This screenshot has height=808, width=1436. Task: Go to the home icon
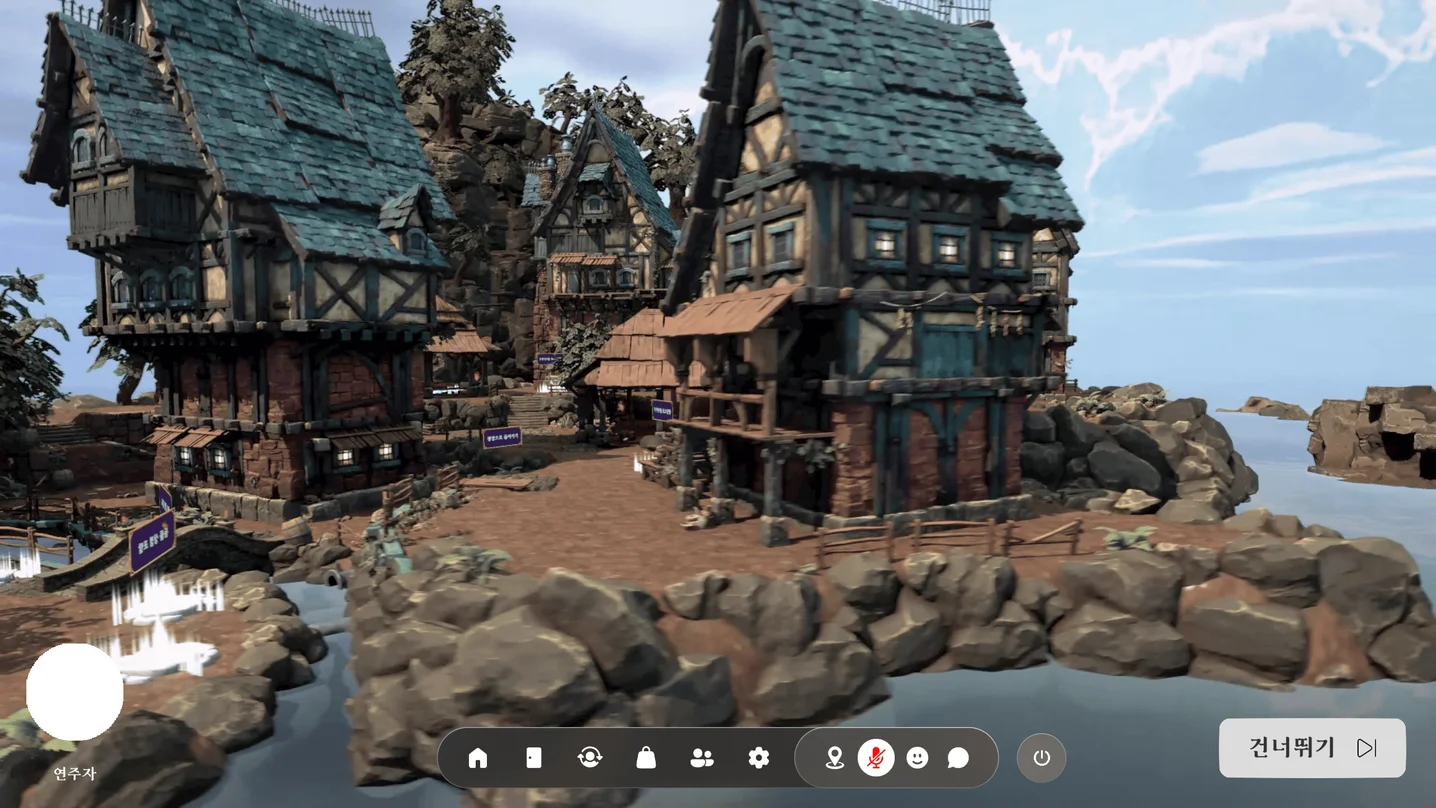point(478,758)
